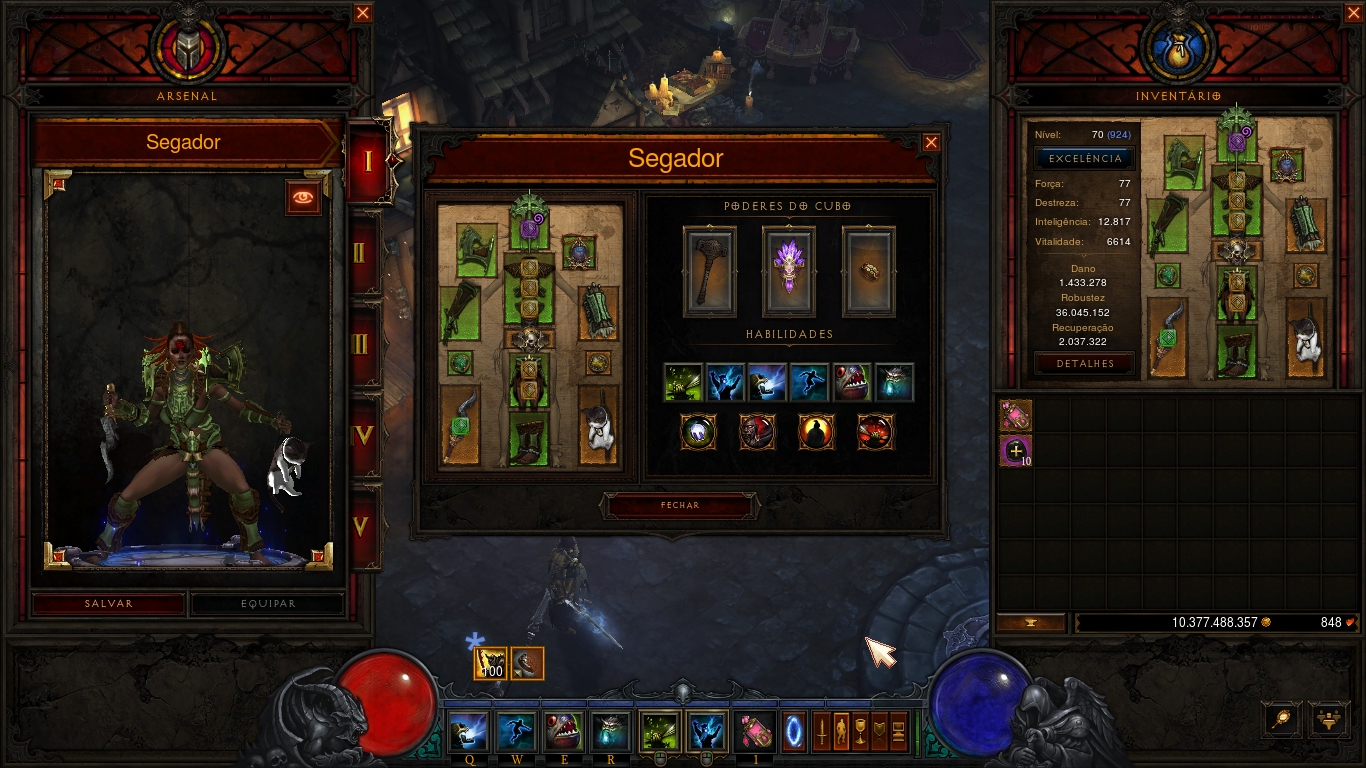
Task: Show character stat Detalhes
Action: 1085,364
